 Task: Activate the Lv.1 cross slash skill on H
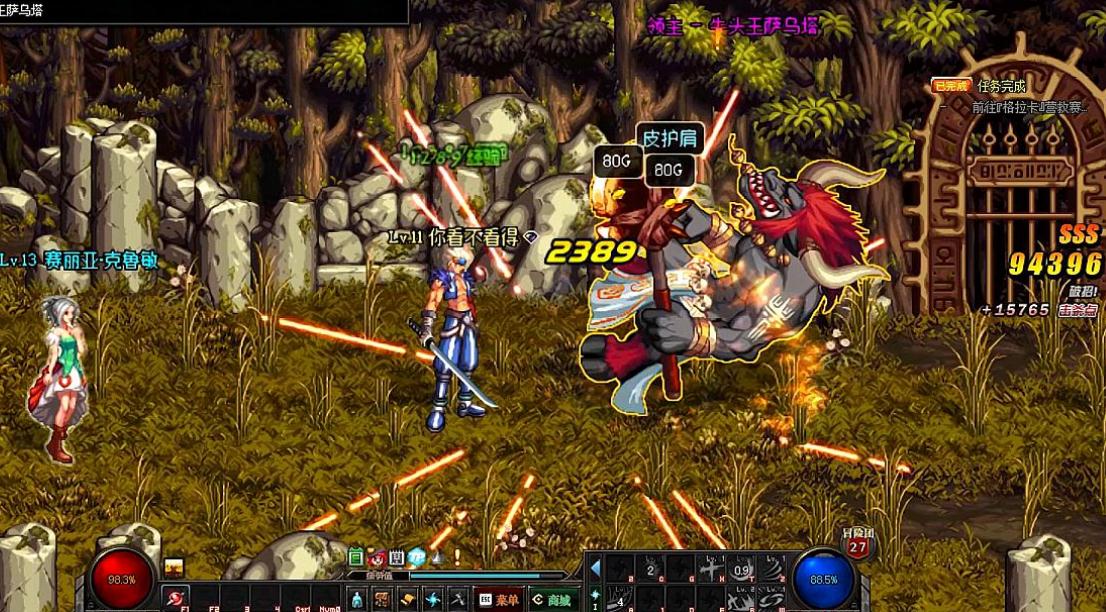point(711,568)
